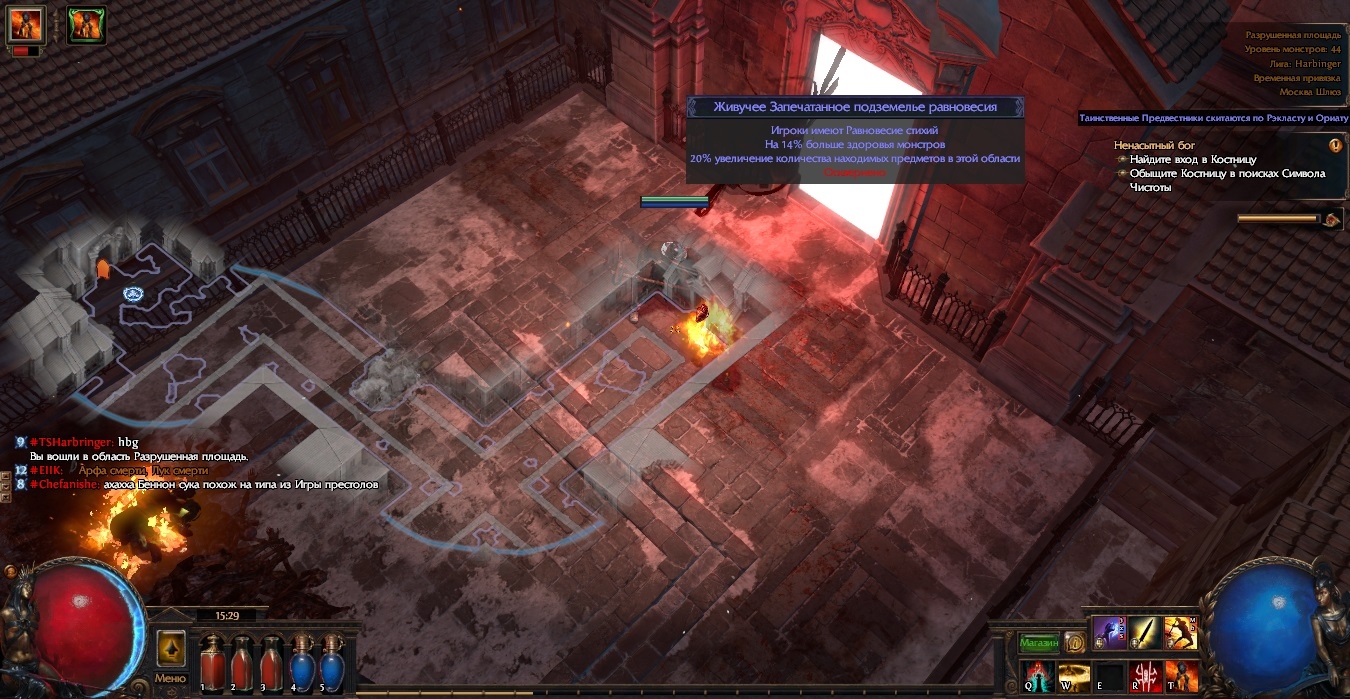Click the Chefanishe name in chat
Screen dimensions: 1350x699
[67, 484]
